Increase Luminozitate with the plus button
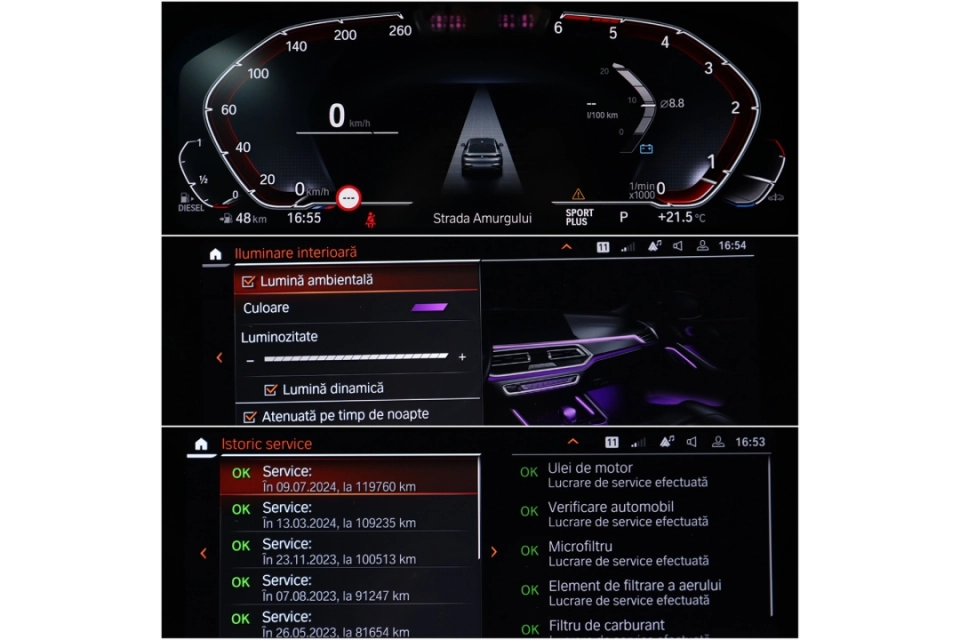960x640 pixels. [462, 357]
